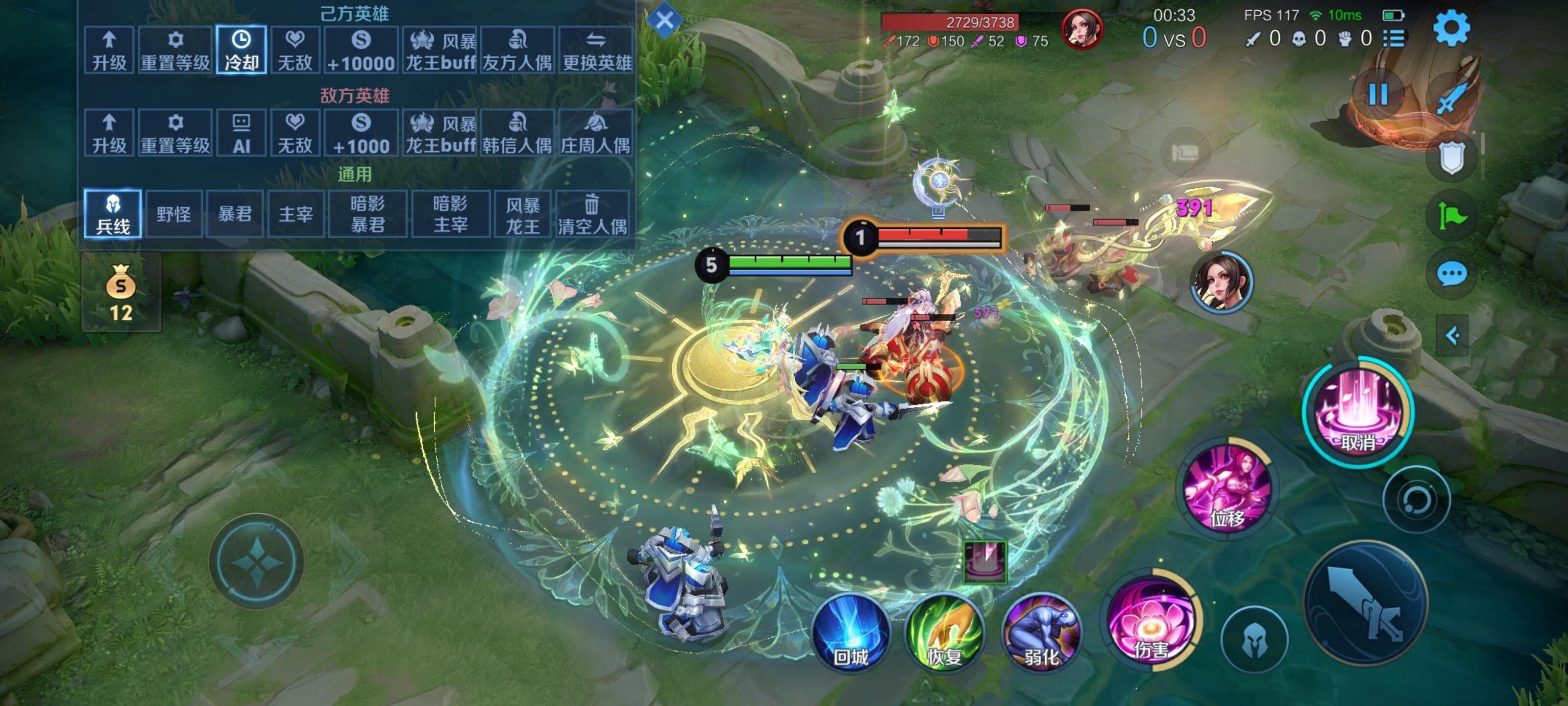1568x706 pixels.
Task: Add +10000 gold for own hero
Action: [x=361, y=50]
